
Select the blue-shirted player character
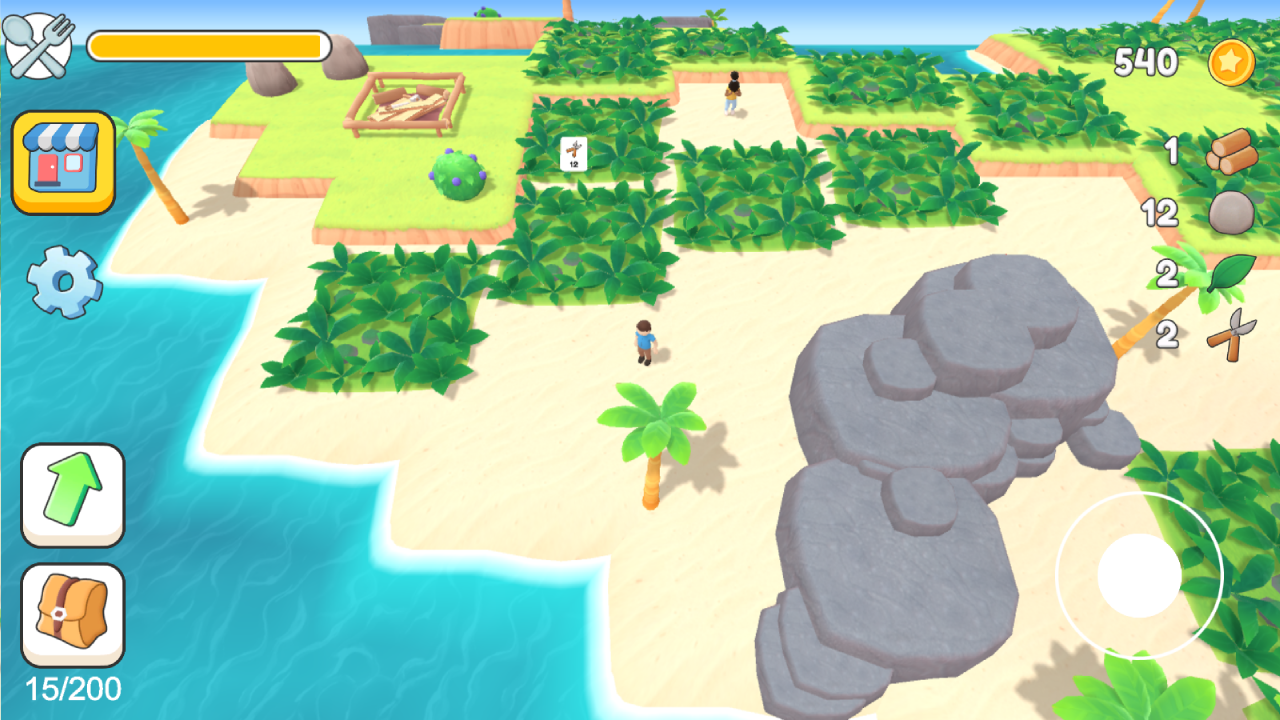pyautogui.click(x=645, y=340)
